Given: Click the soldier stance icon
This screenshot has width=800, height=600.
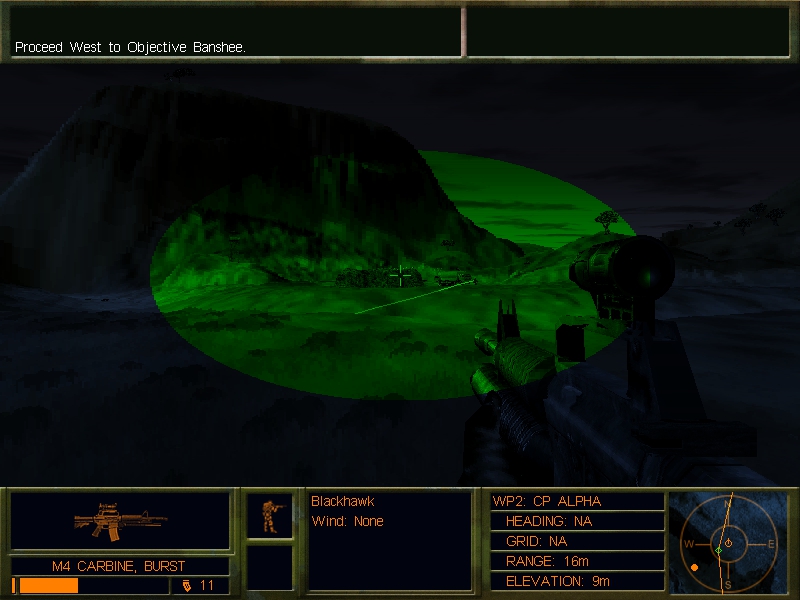Looking at the screenshot, I should [x=270, y=516].
